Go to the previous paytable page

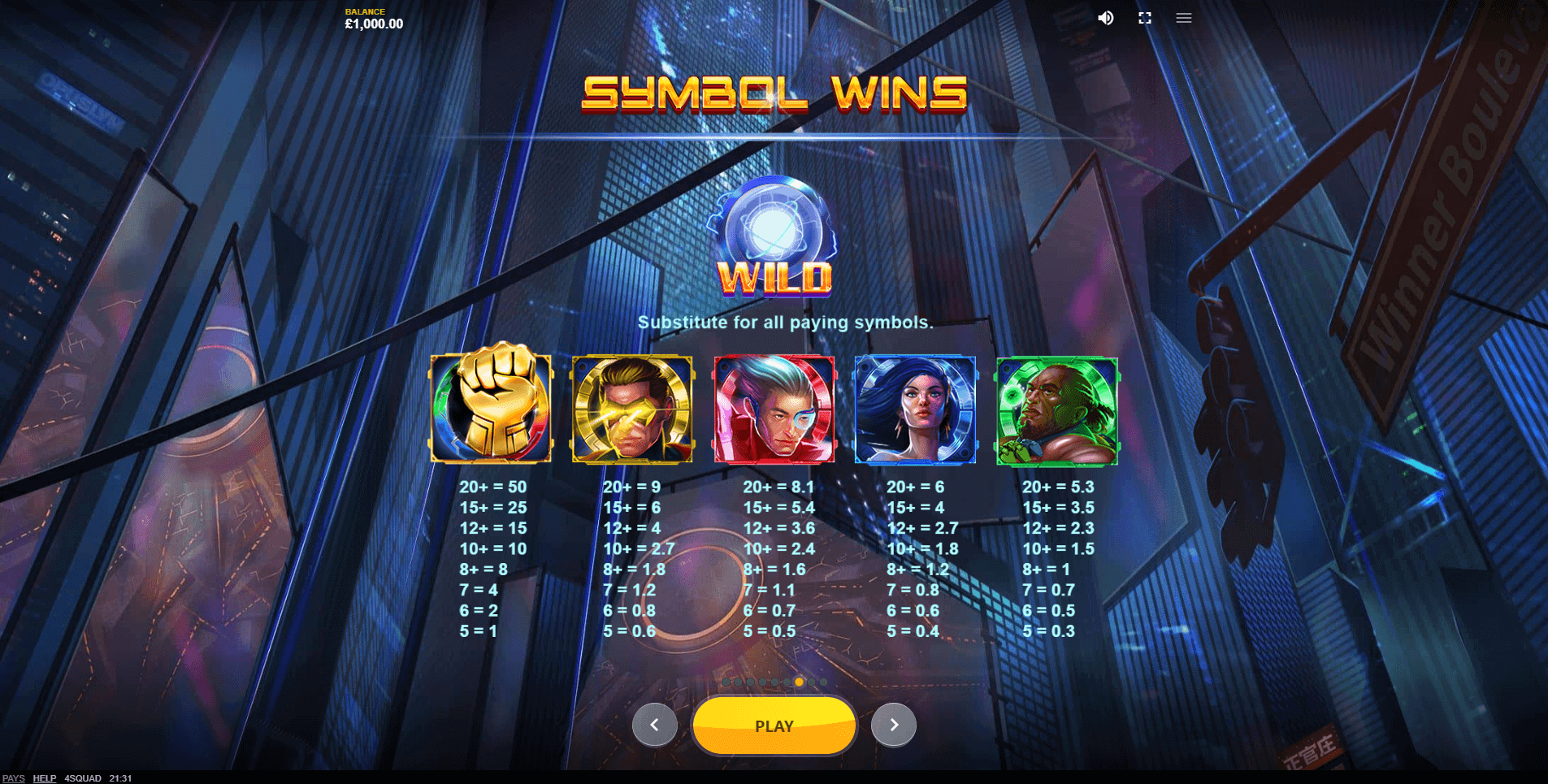pyautogui.click(x=654, y=725)
